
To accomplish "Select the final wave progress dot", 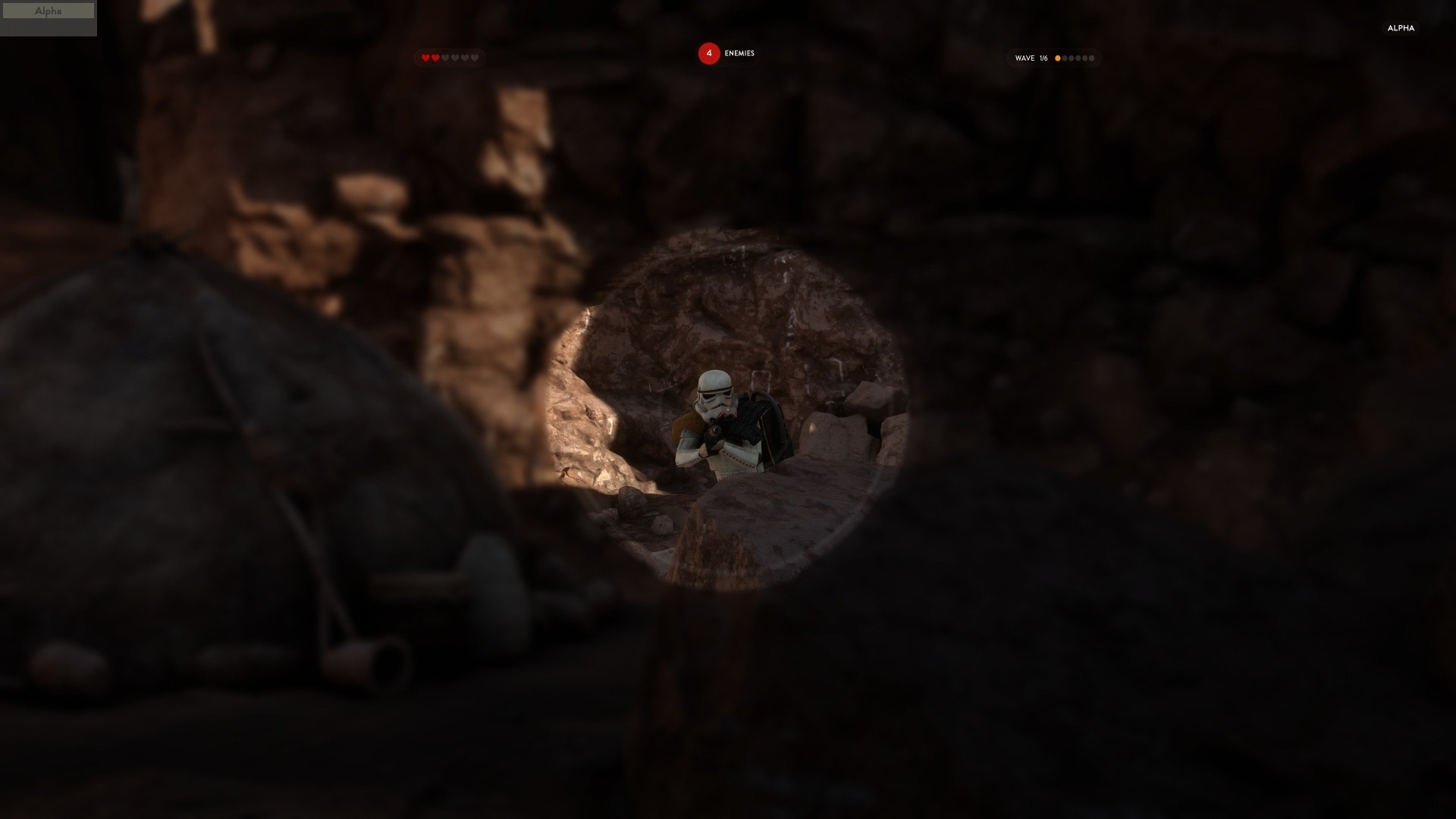I will (x=1092, y=58).
